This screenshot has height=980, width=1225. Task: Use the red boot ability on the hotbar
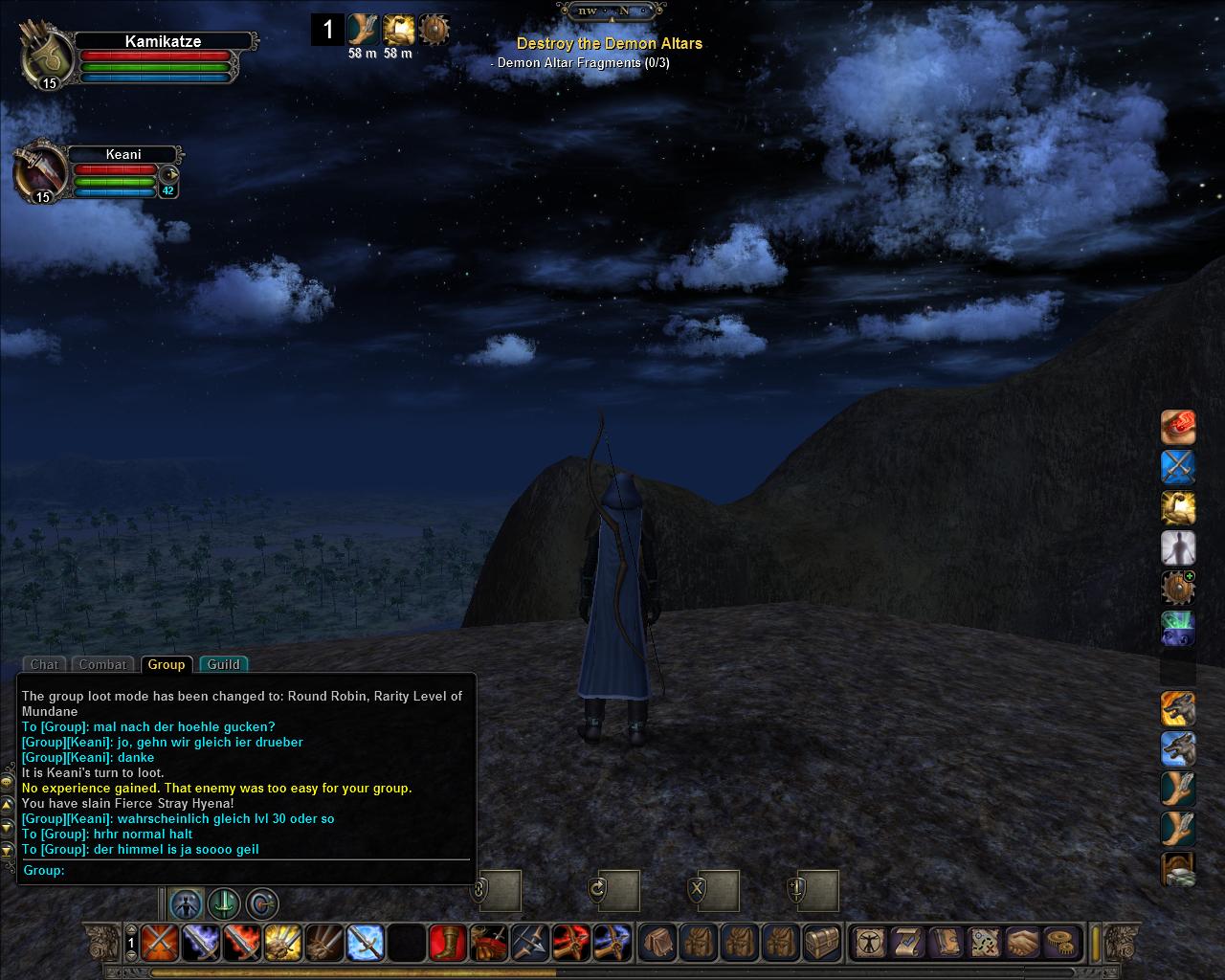(447, 943)
